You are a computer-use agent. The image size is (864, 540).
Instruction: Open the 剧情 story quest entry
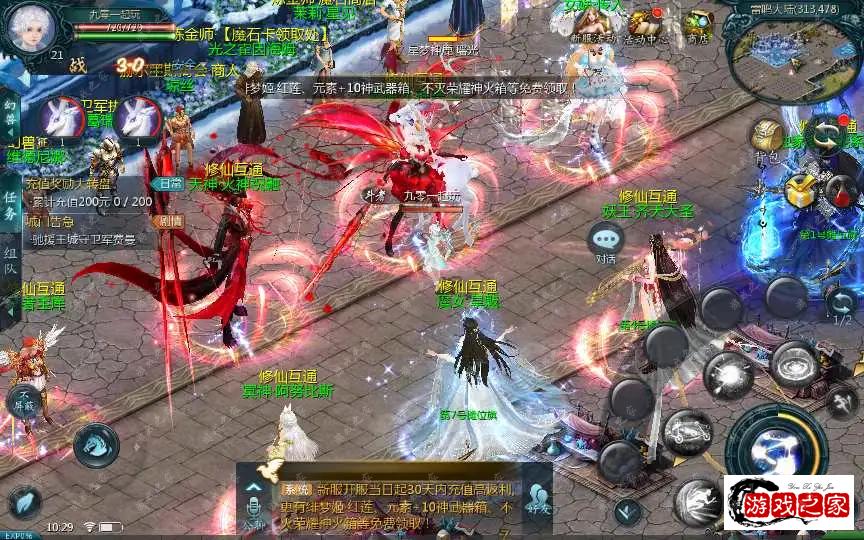click(170, 221)
